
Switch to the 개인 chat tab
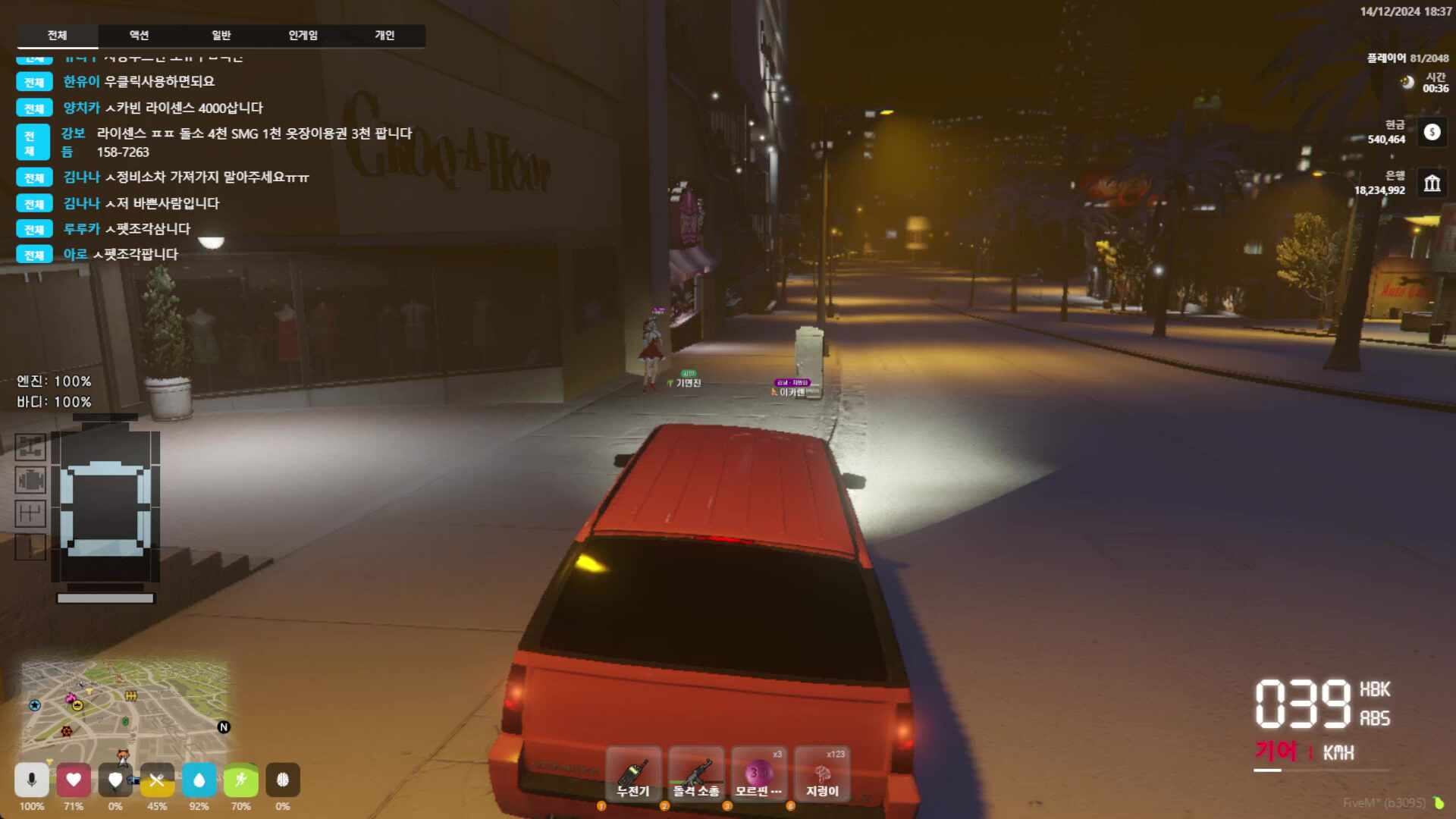coord(384,36)
